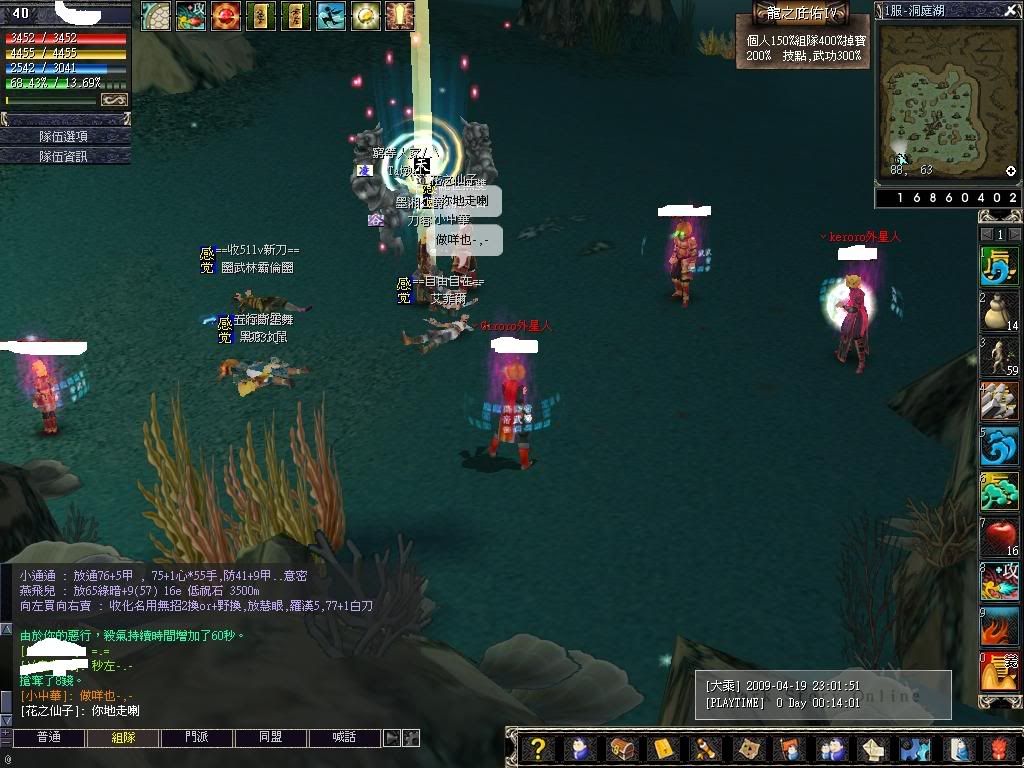
Task: Go to the next hotbar page arrow
Action: [1013, 234]
